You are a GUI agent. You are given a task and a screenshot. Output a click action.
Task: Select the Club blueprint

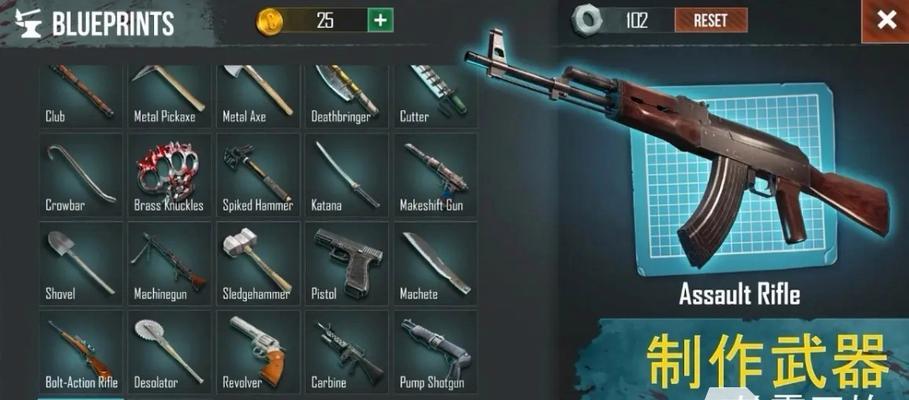click(81, 96)
